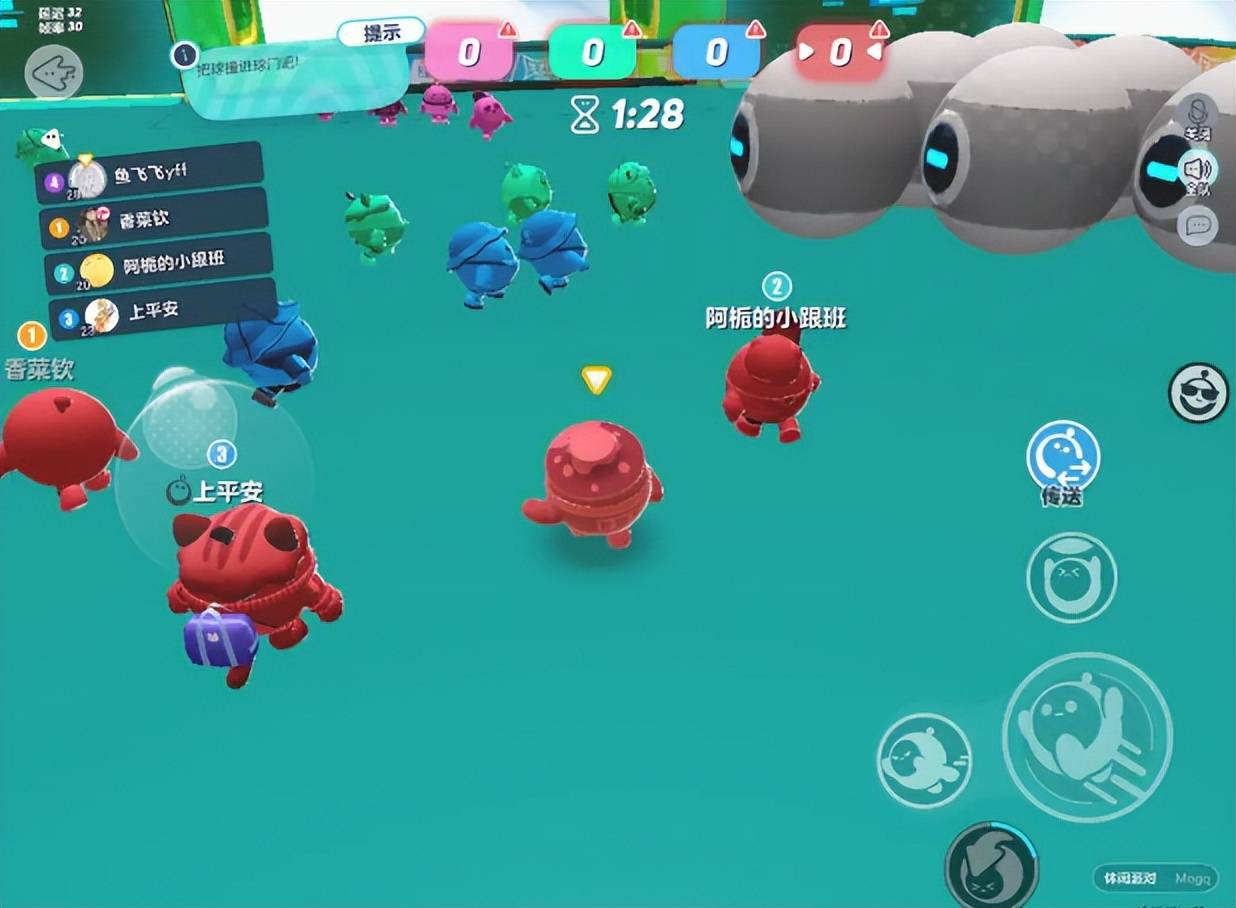1236x908 pixels.
Task: Select teammate 香菜饮 in the team list
Action: click(154, 221)
